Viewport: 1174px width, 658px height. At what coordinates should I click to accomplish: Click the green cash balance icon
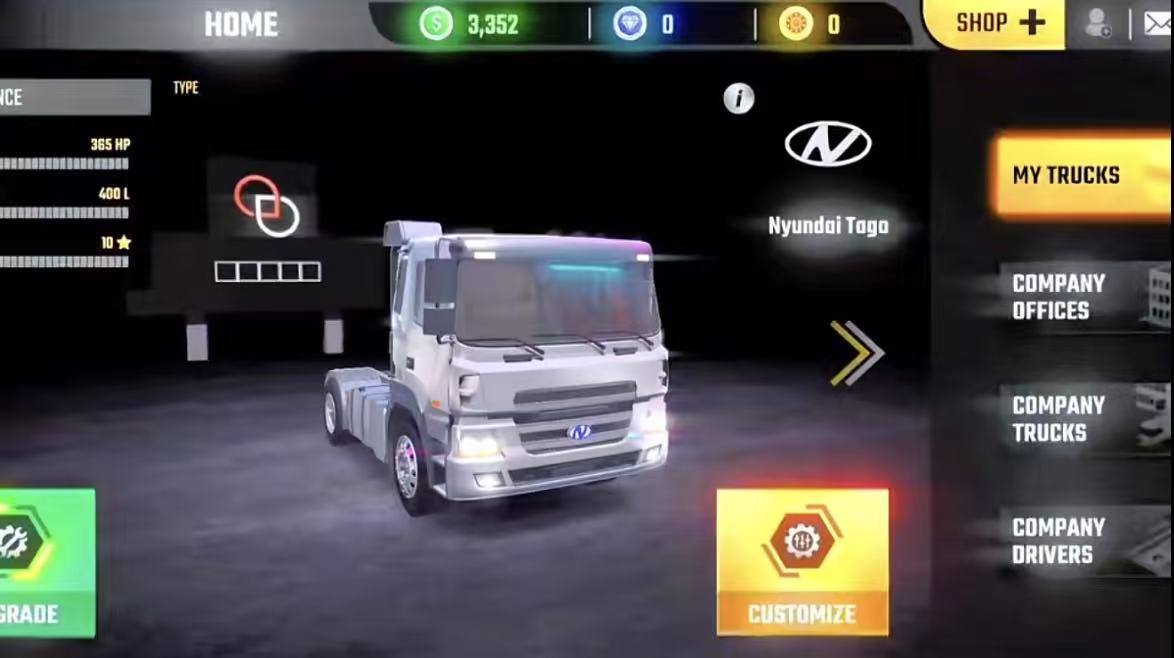(x=436, y=24)
